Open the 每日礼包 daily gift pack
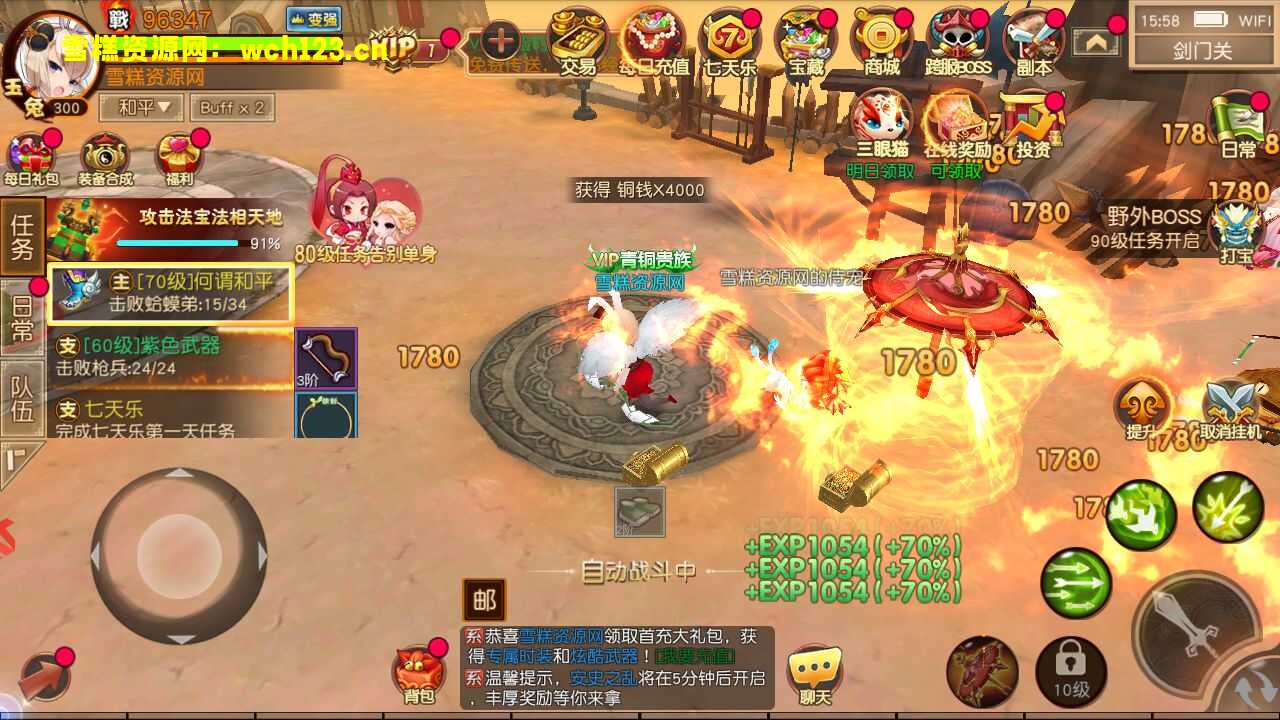The width and height of the screenshot is (1280, 720). pos(31,160)
